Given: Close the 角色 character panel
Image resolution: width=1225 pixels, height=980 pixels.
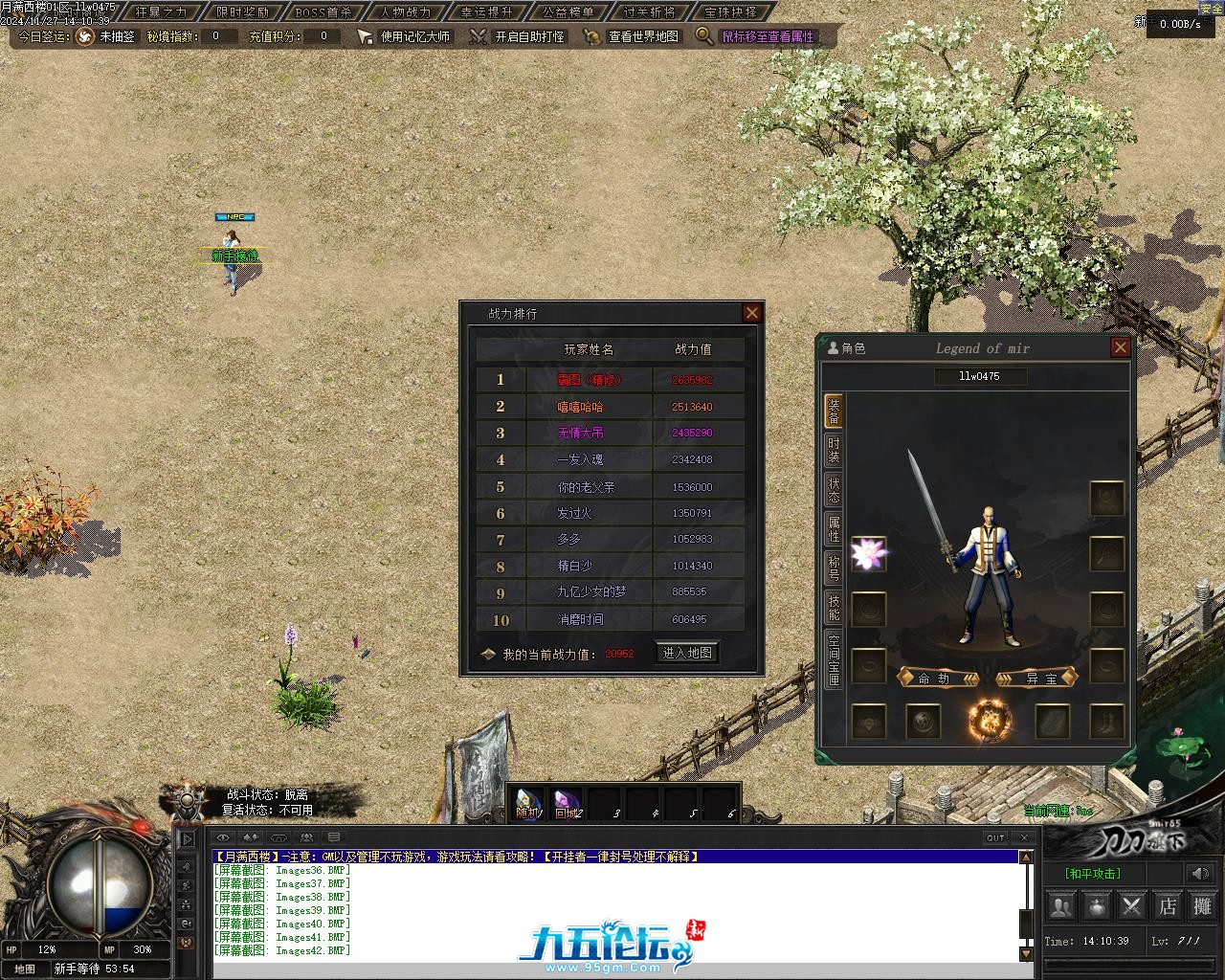Looking at the screenshot, I should (x=1120, y=347).
